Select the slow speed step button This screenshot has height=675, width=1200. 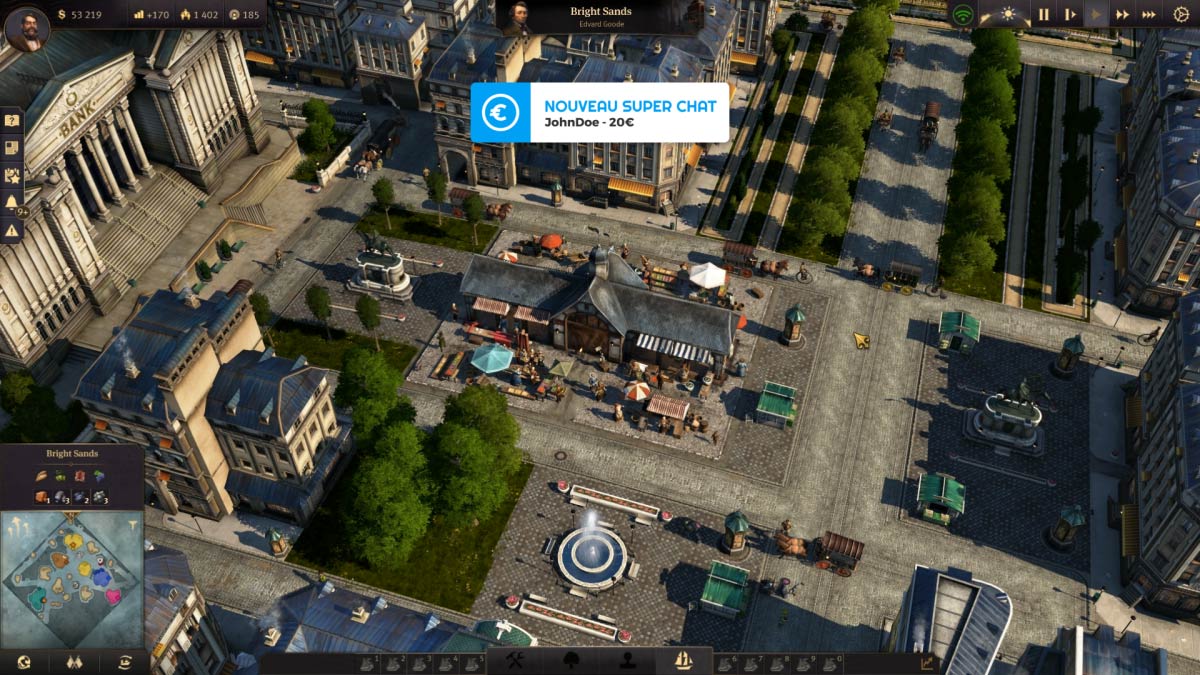(1070, 14)
